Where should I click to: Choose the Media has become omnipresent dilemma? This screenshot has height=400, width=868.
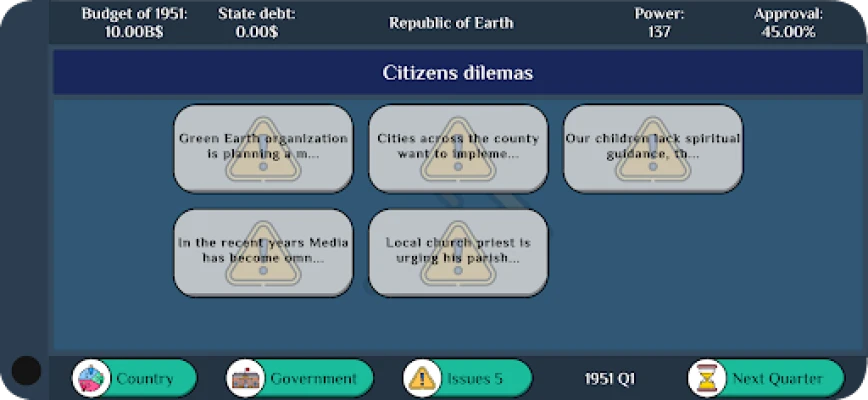pos(263,251)
